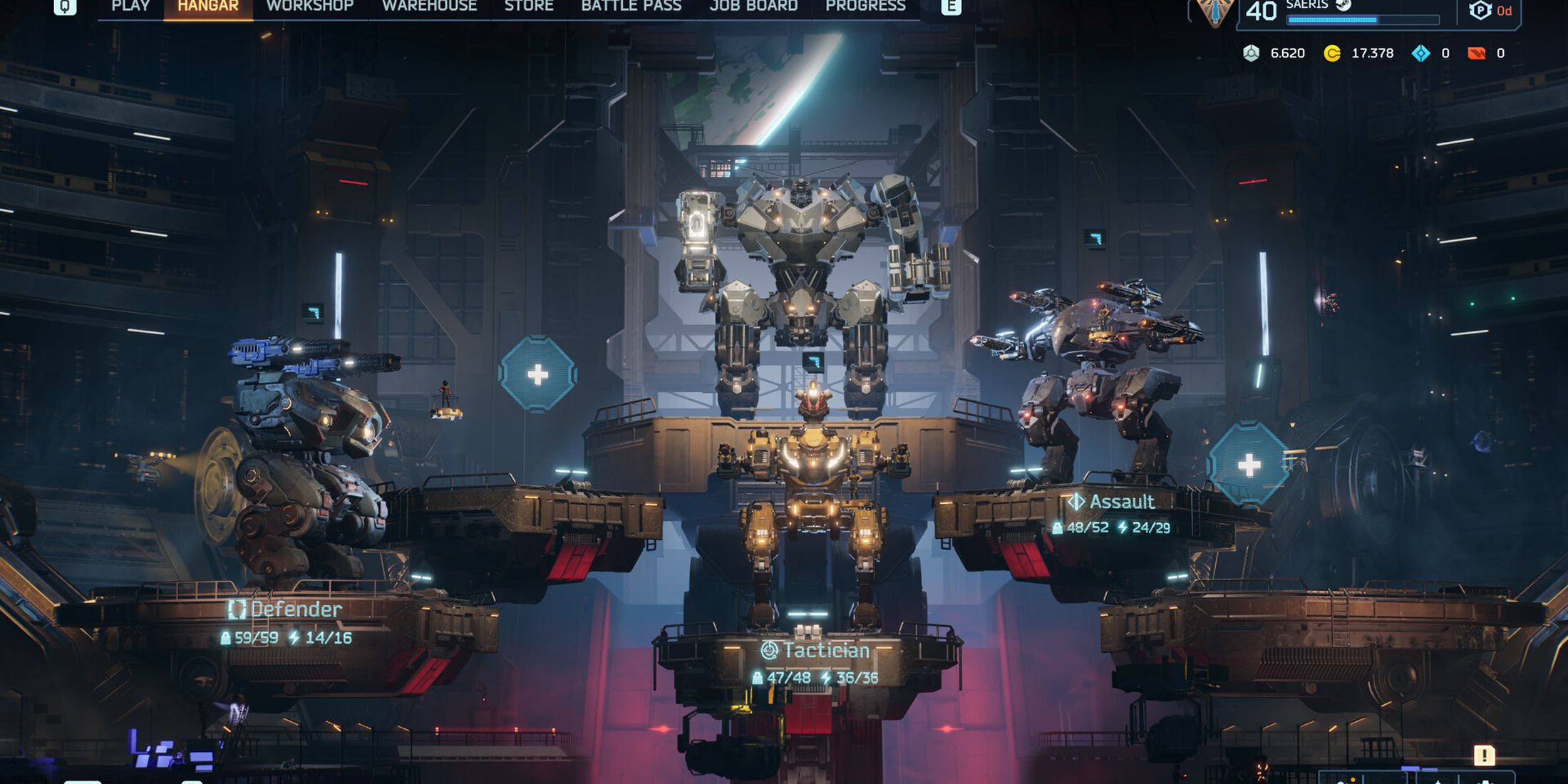Click the E hotkey indicator right of PROGRESS
The image size is (1568, 784).
953,6
